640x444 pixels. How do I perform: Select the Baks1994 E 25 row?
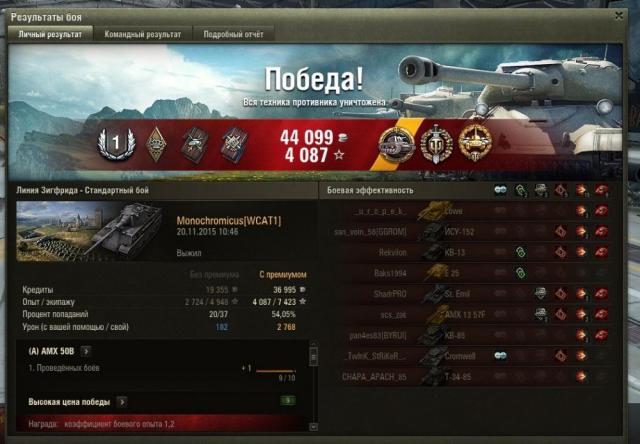(470, 273)
